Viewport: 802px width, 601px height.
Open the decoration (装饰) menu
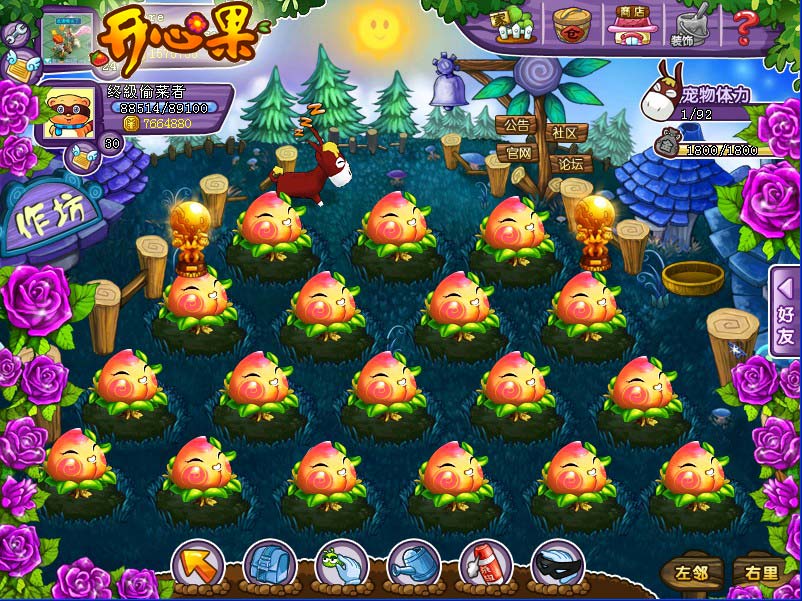point(687,25)
